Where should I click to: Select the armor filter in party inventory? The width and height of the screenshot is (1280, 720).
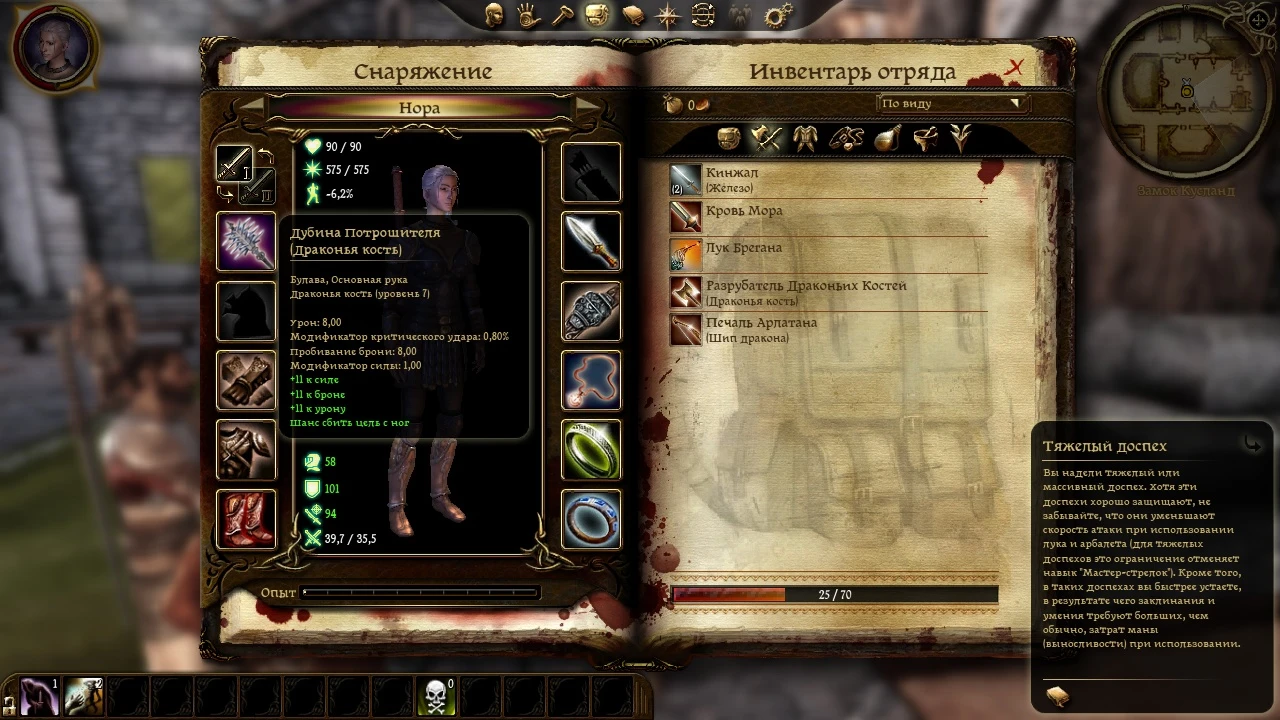click(x=805, y=138)
